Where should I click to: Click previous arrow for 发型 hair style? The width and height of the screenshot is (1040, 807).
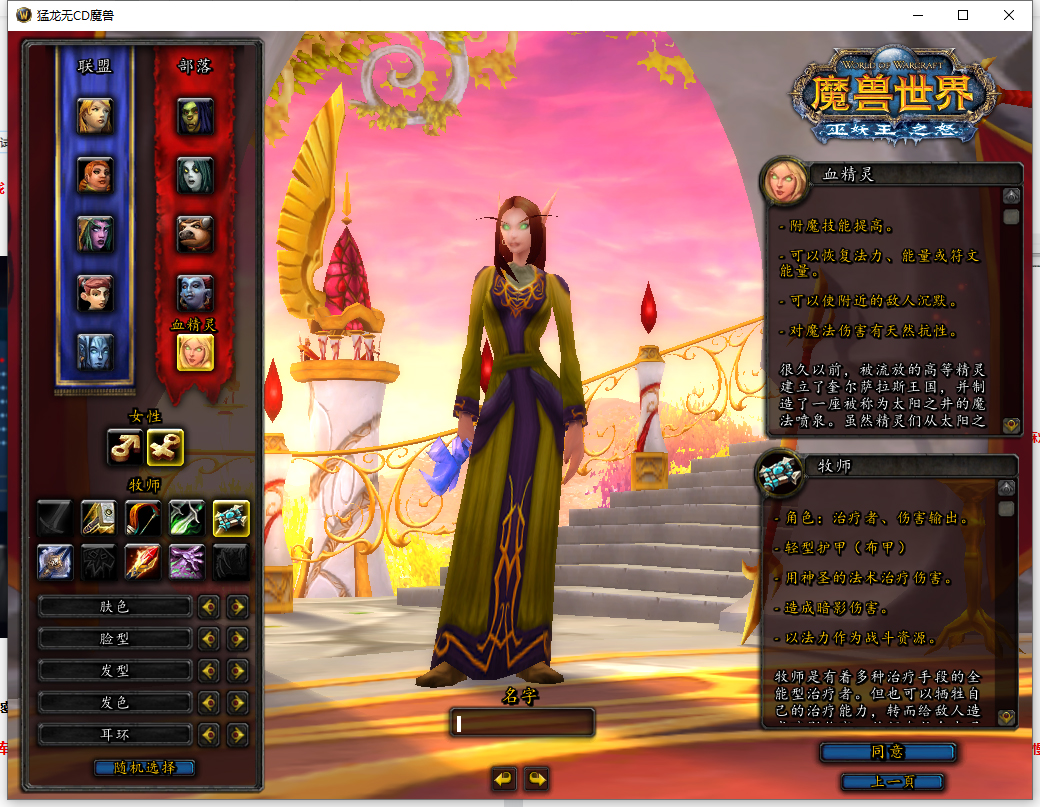click(208, 671)
